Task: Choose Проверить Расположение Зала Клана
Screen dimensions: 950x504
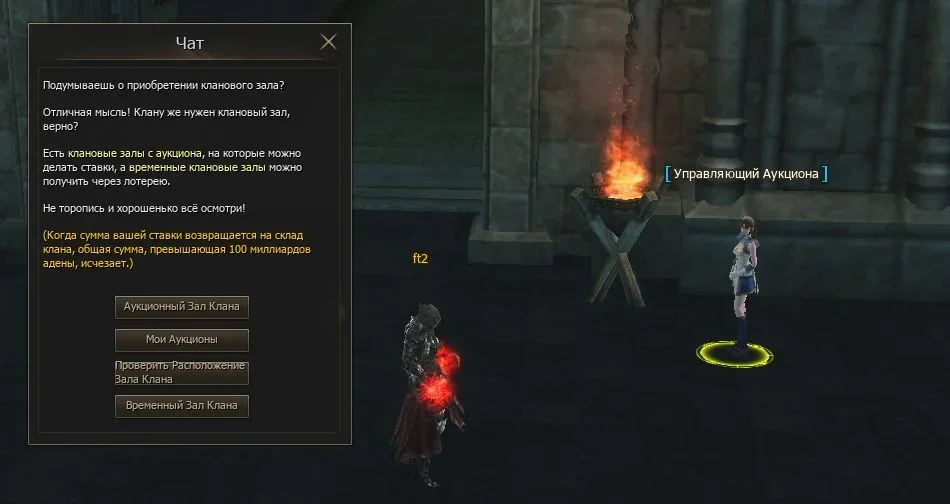Action: pyautogui.click(x=182, y=373)
